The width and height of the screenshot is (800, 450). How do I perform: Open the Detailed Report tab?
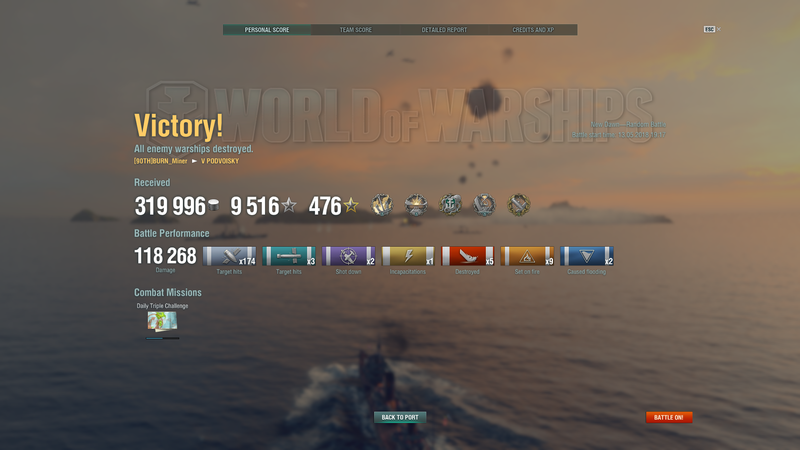tap(444, 30)
